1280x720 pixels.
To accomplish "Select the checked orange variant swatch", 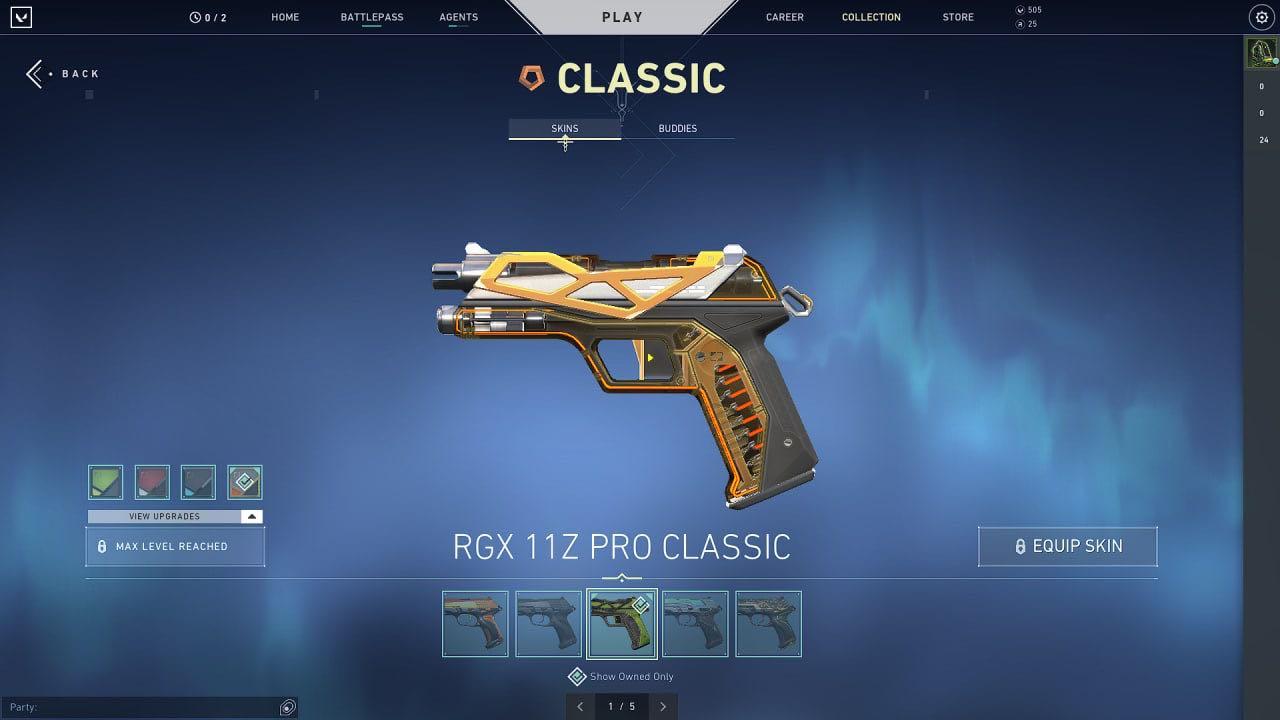I will click(x=245, y=482).
